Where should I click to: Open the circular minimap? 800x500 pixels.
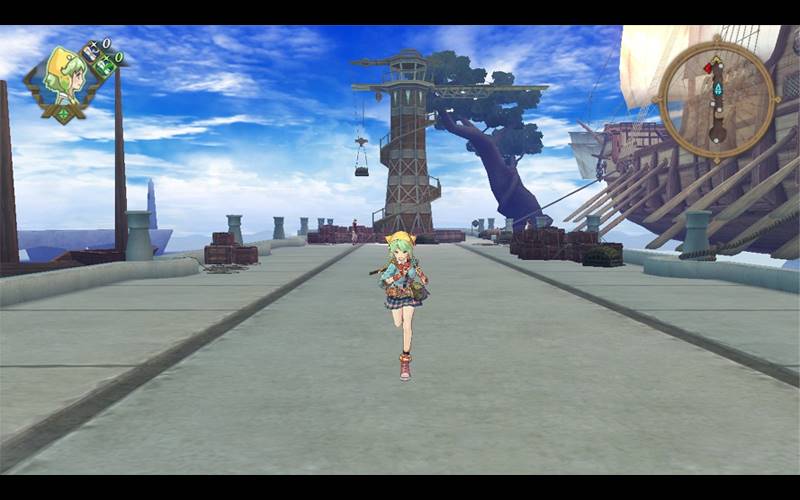coord(717,98)
